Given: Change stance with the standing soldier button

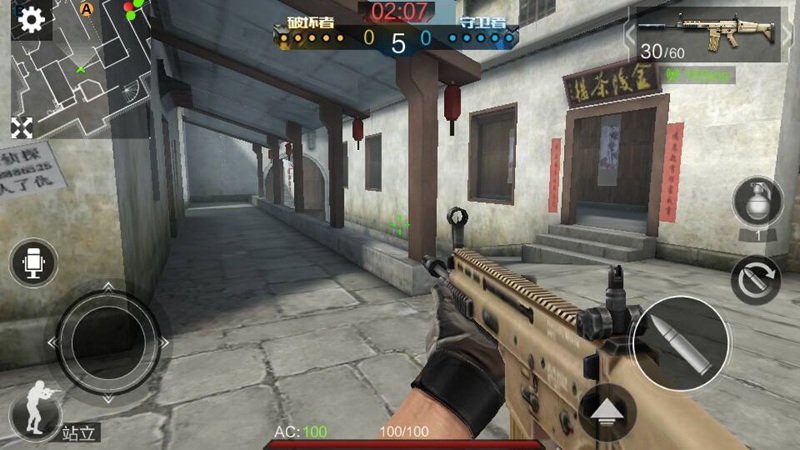Looking at the screenshot, I should pos(33,410).
